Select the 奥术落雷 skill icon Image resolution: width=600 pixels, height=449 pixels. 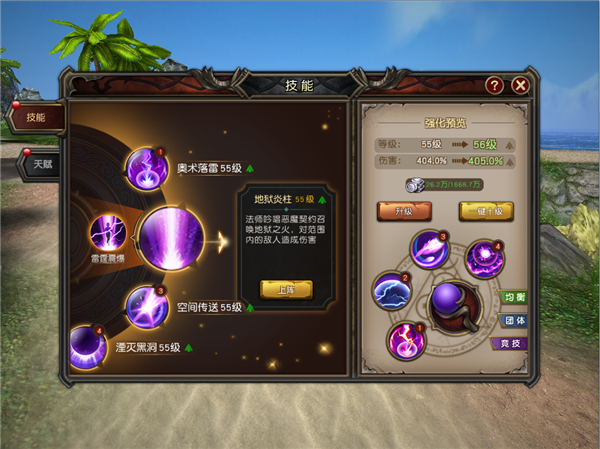[x=147, y=168]
